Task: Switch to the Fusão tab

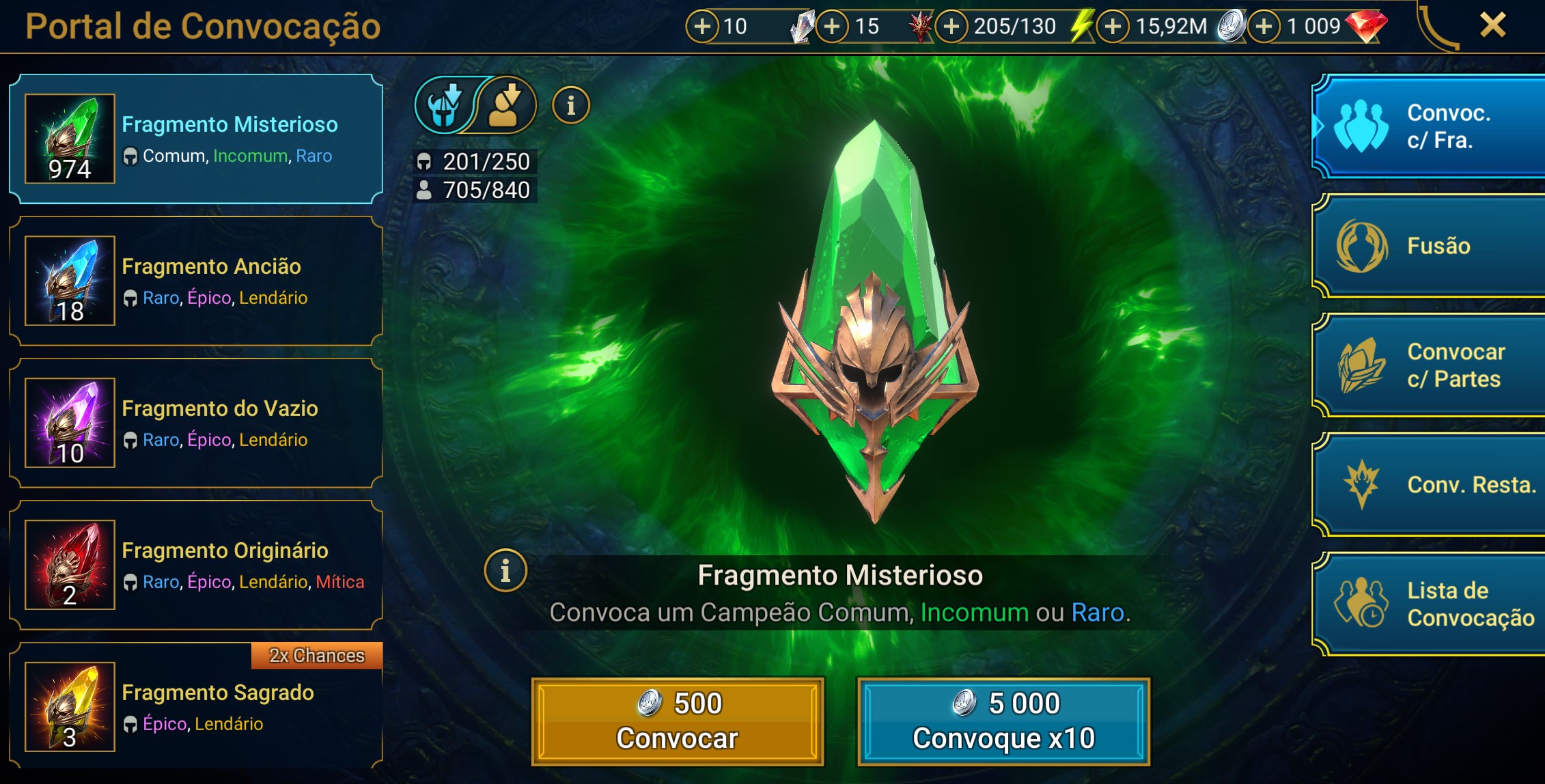Action: pos(1429,246)
